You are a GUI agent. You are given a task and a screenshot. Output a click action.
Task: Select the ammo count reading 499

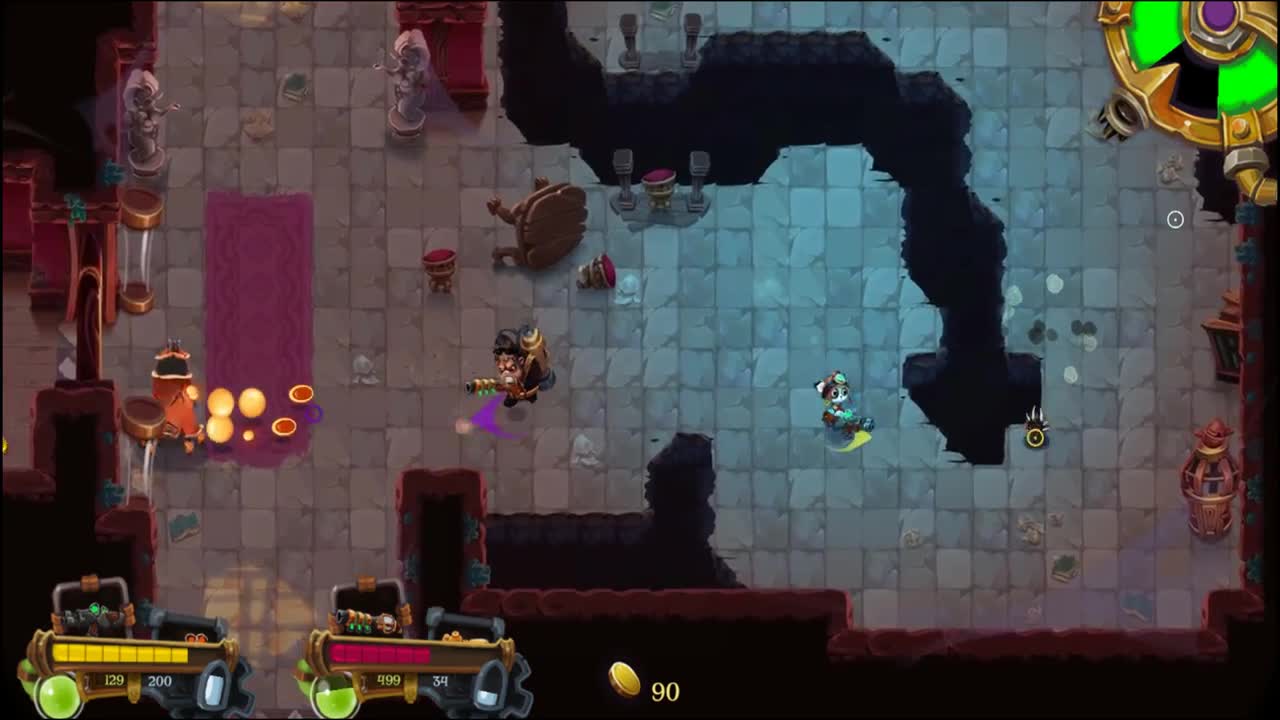pos(388,680)
